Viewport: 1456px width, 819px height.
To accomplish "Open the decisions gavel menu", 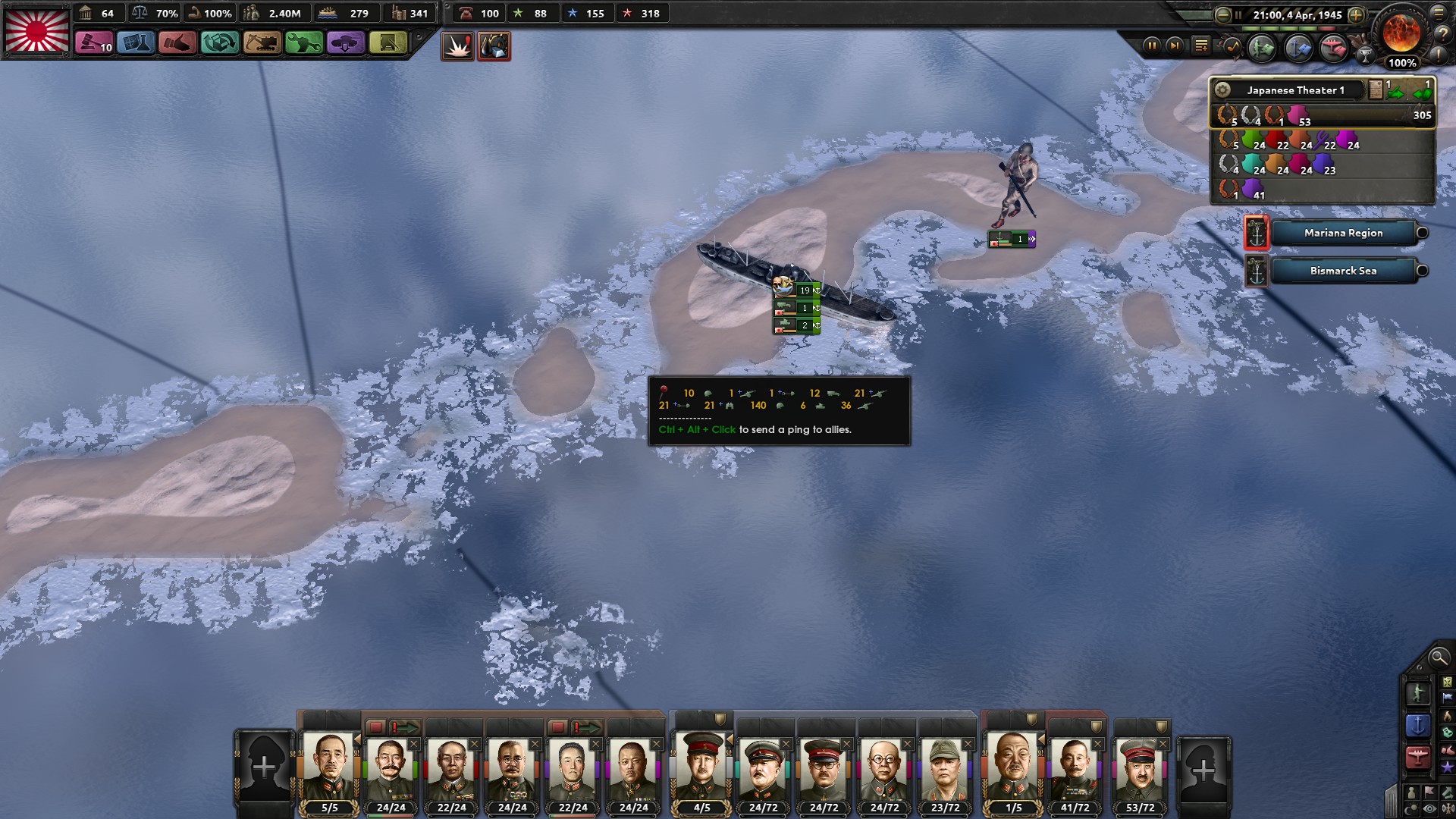I will click(x=93, y=43).
